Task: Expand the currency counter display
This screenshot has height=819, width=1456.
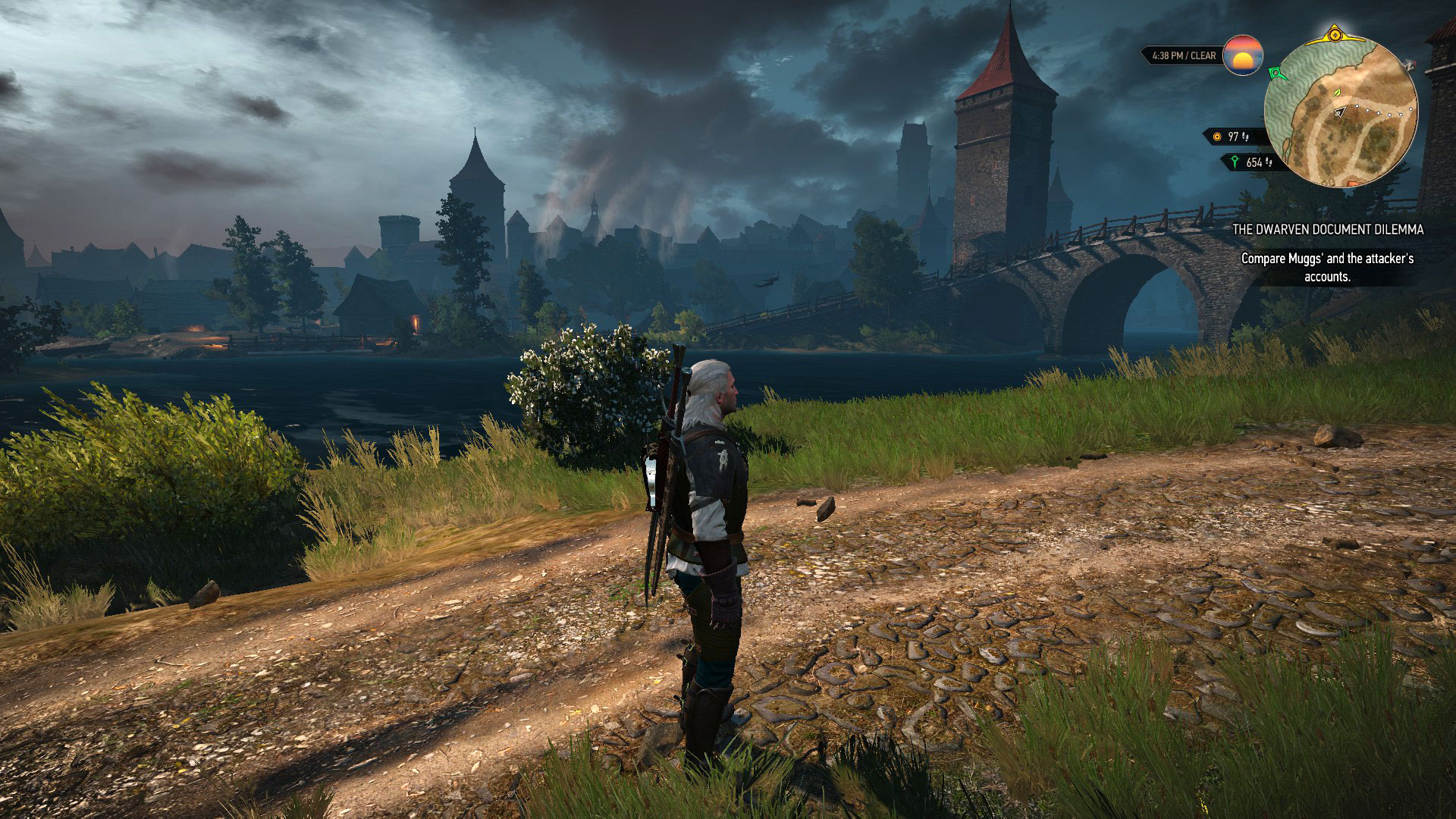Action: (1232, 136)
